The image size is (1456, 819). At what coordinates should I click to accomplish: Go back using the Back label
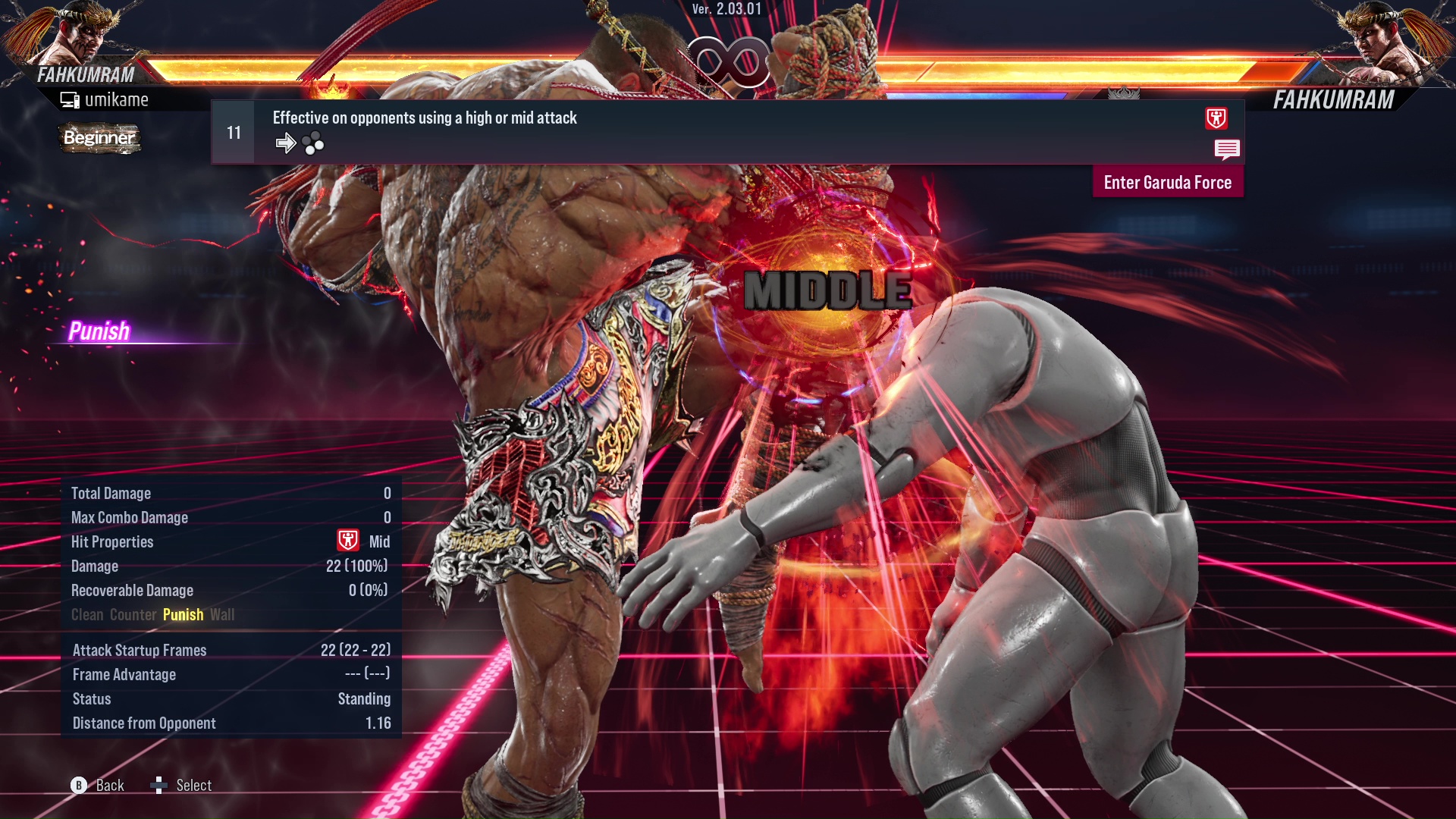(x=109, y=786)
